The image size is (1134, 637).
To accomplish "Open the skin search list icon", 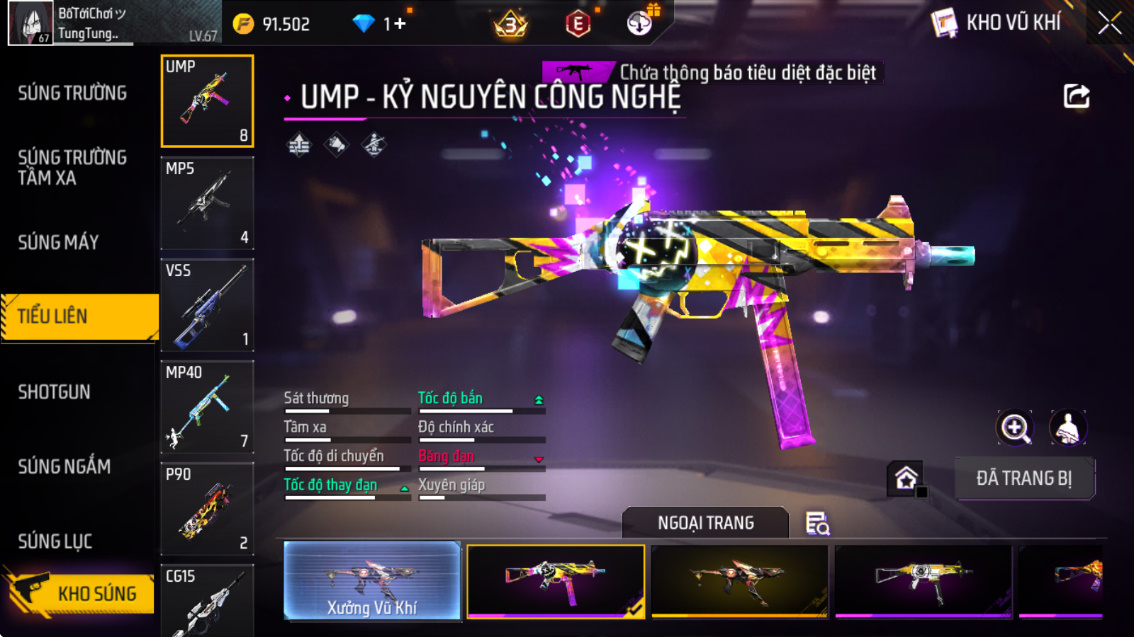I will pyautogui.click(x=817, y=523).
